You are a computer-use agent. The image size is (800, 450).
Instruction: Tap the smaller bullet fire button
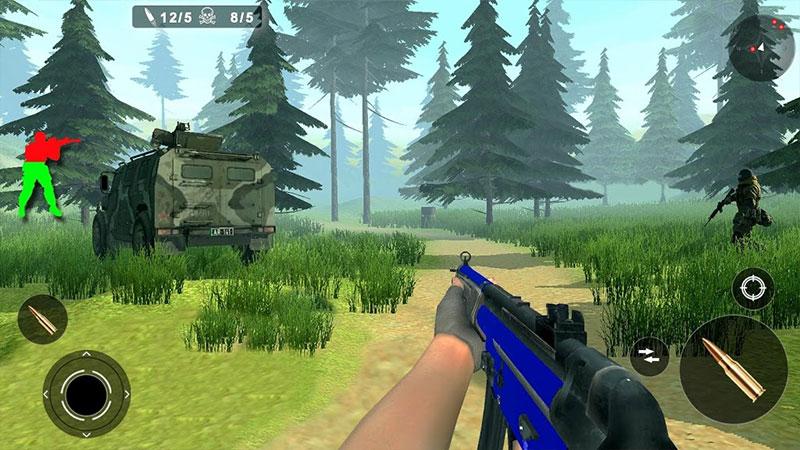coord(42,321)
